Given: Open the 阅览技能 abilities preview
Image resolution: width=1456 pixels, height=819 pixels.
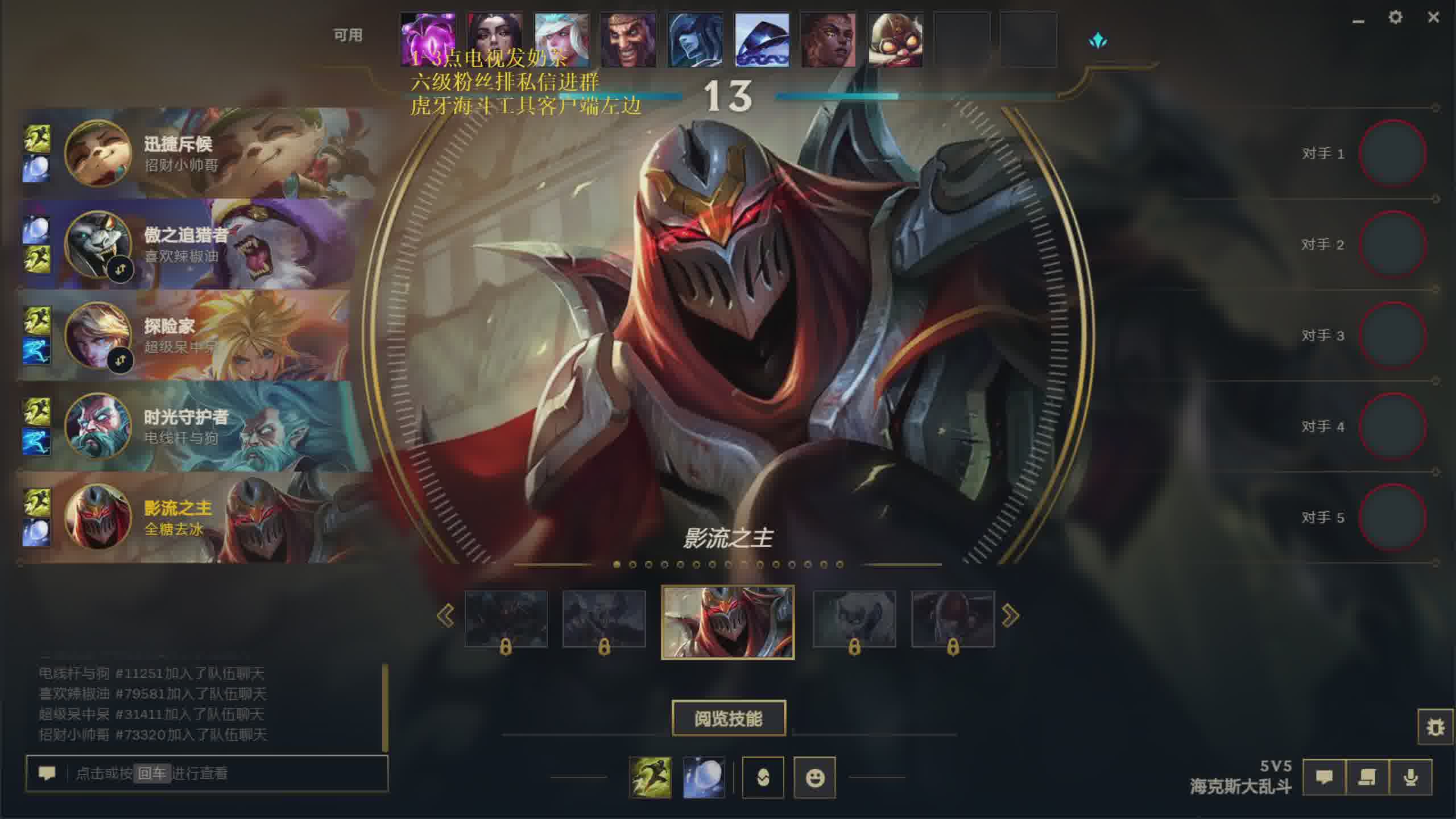Looking at the screenshot, I should pos(729,718).
